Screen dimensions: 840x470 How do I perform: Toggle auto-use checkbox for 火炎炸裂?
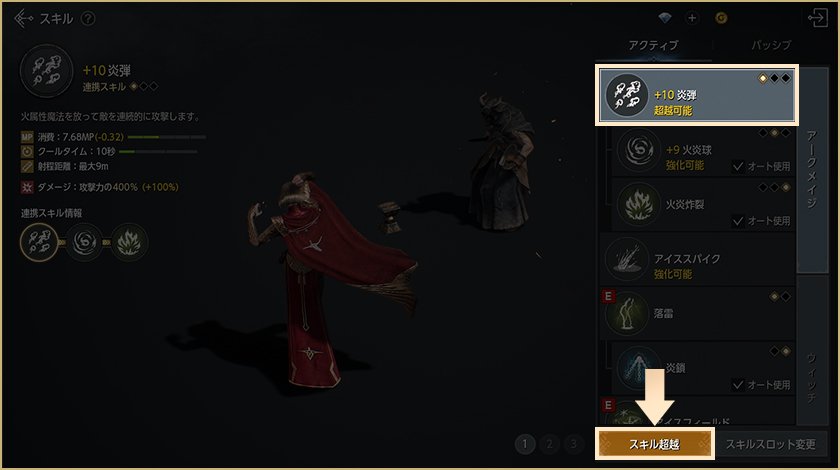coord(738,221)
